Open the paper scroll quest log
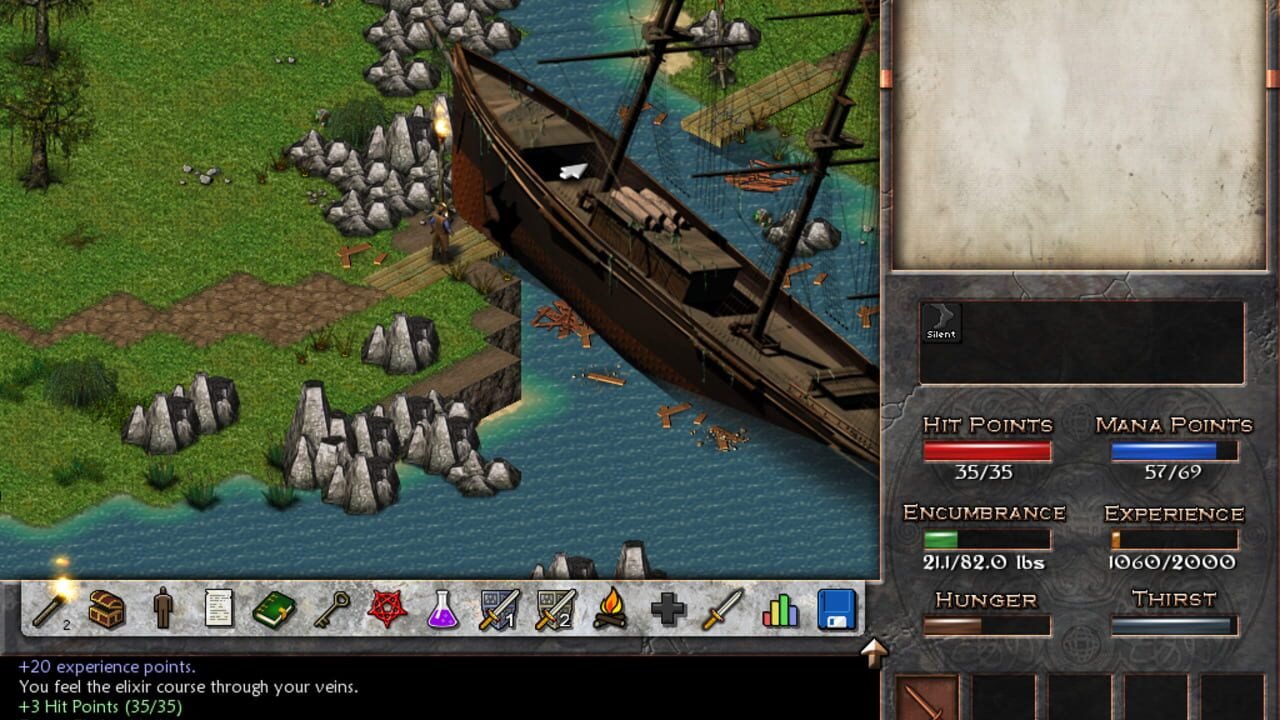Screen dimensions: 1280x720 click(219, 608)
